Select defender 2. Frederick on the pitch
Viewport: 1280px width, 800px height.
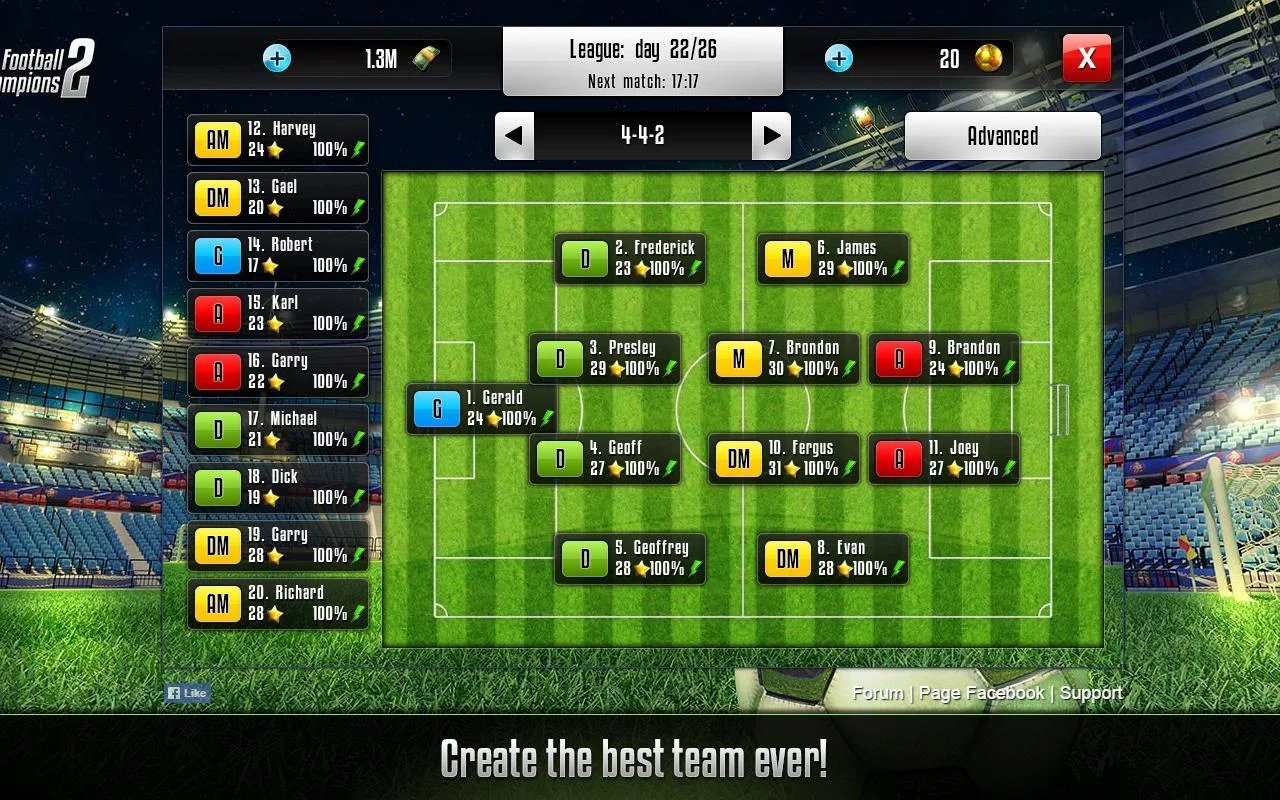[x=630, y=259]
